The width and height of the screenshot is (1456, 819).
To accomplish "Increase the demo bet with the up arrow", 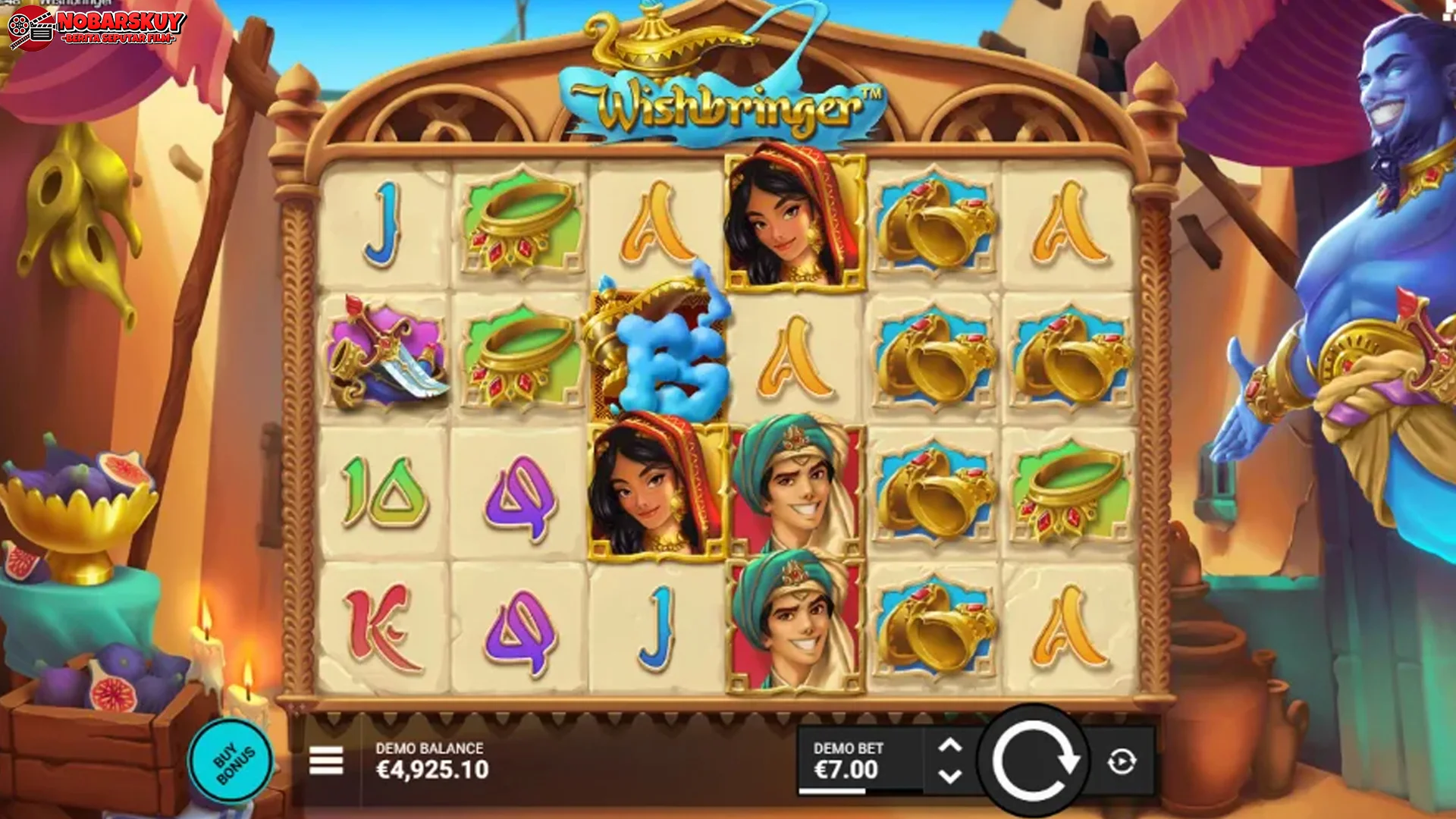I will click(x=952, y=747).
